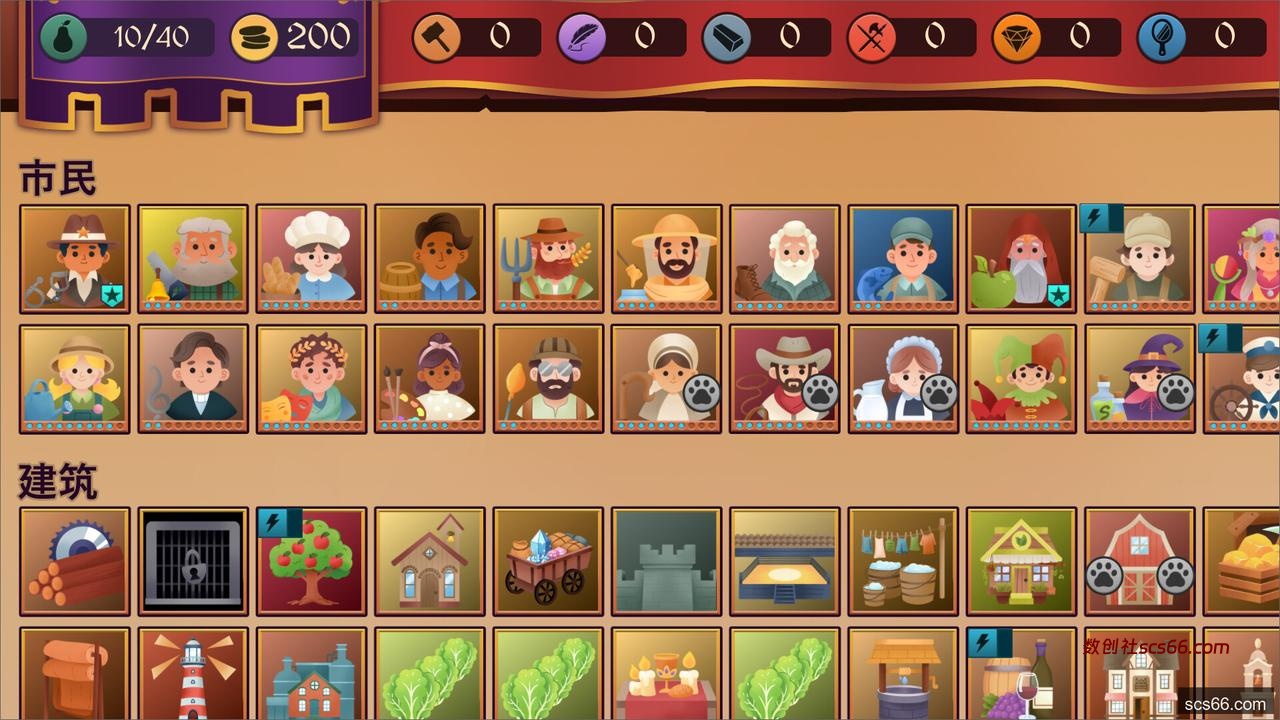
Task: Pick the grey castle wall building
Action: pyautogui.click(x=666, y=562)
